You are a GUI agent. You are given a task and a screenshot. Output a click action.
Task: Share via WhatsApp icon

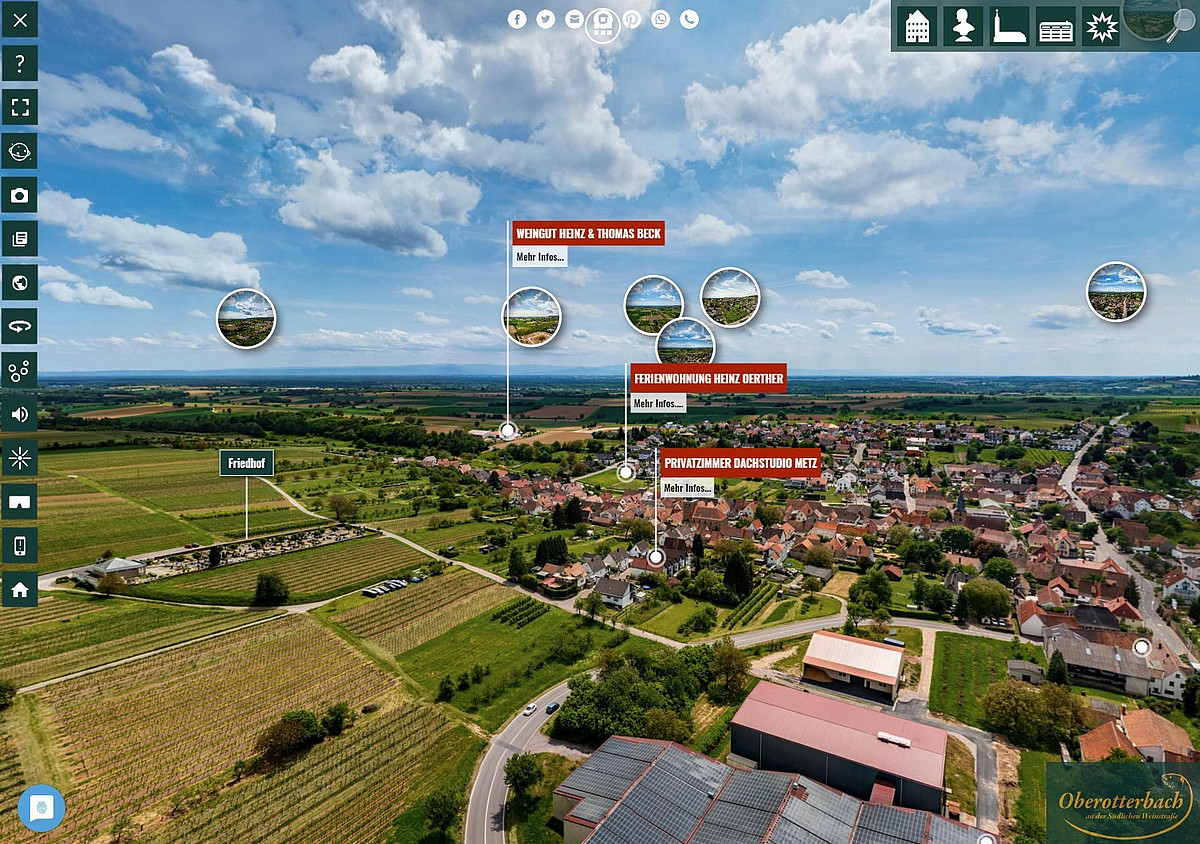pyautogui.click(x=660, y=19)
